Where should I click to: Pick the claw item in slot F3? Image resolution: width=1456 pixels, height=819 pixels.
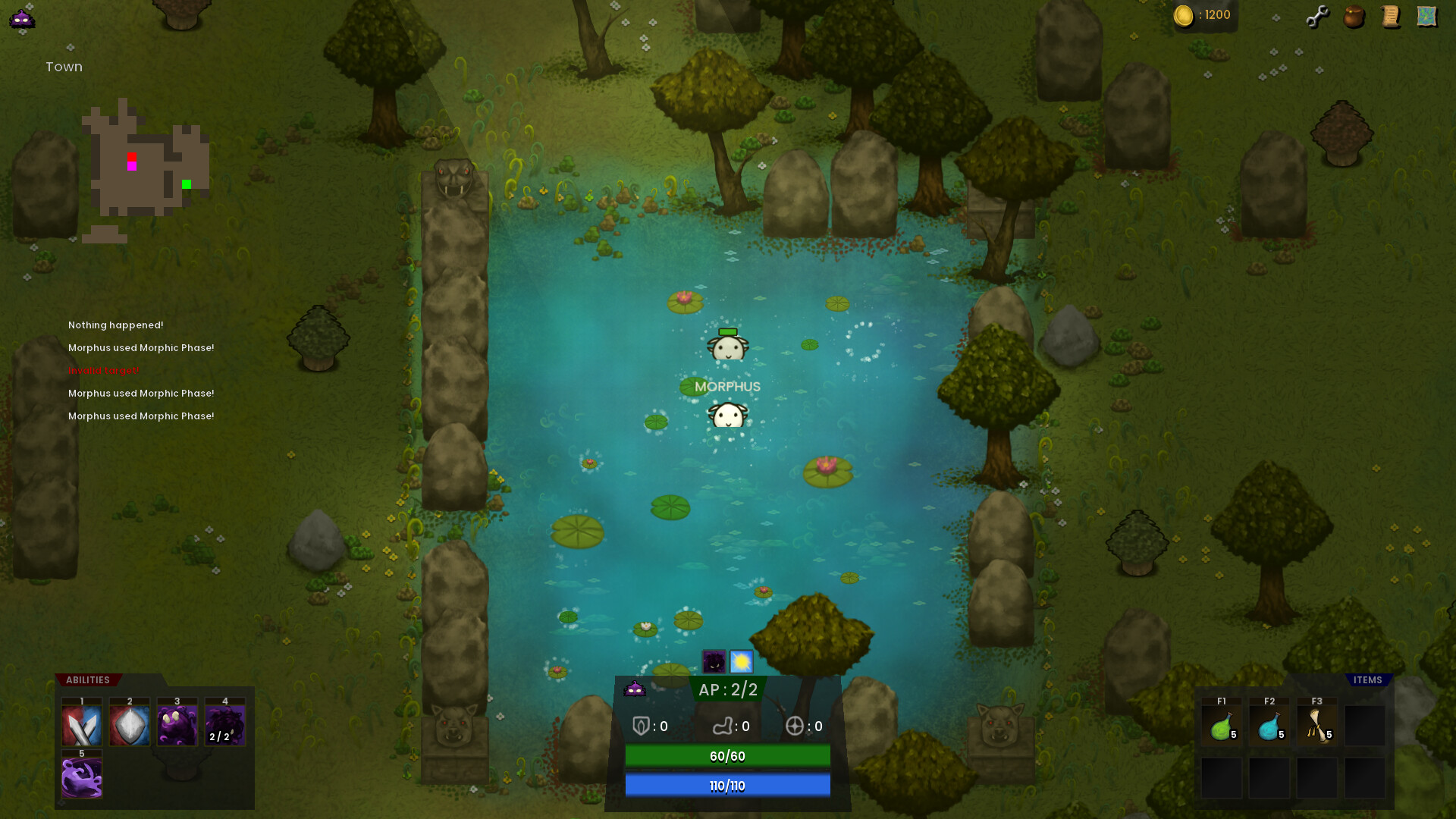(1316, 724)
